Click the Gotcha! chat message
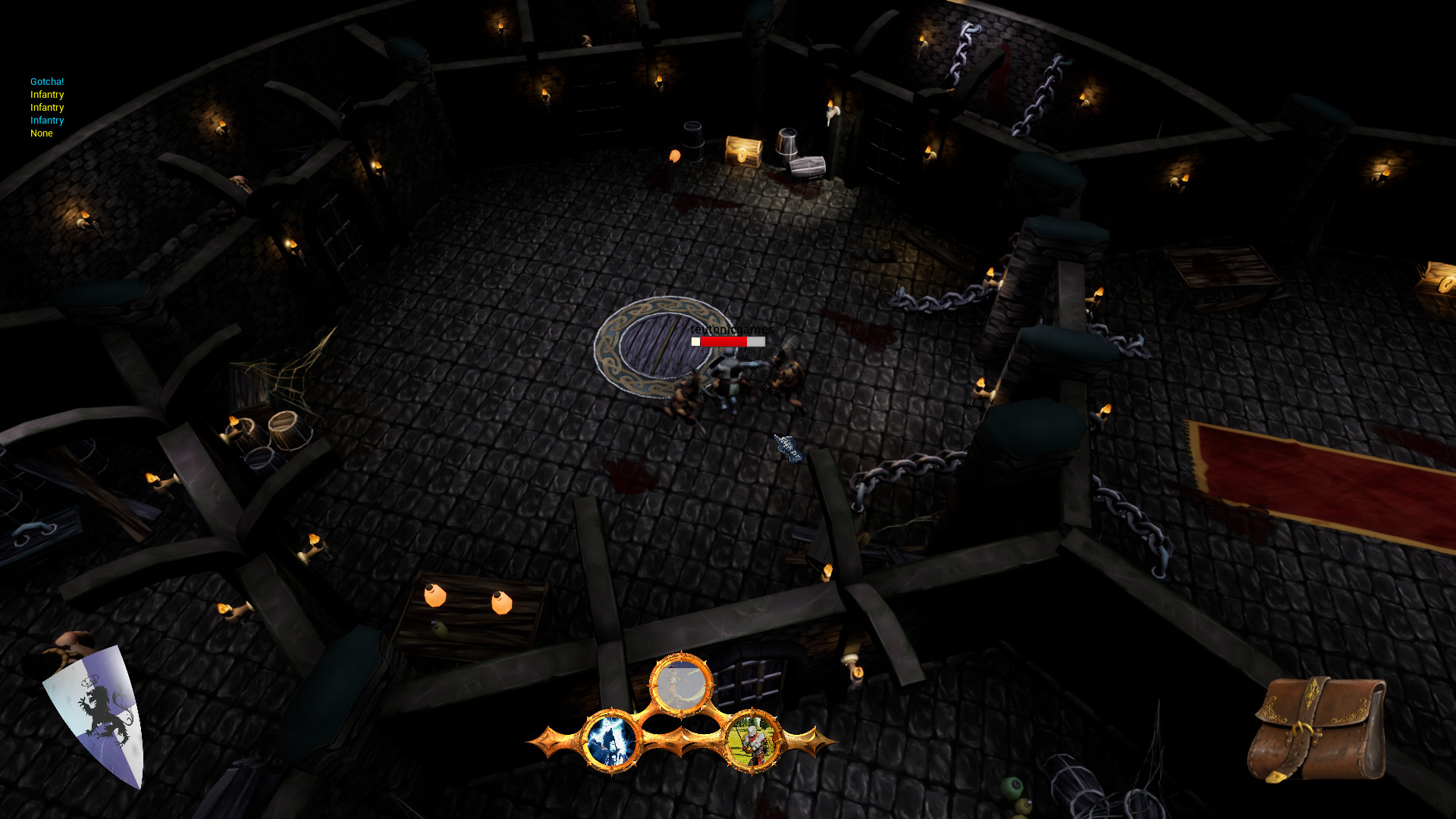This screenshot has width=1456, height=819. coord(46,81)
